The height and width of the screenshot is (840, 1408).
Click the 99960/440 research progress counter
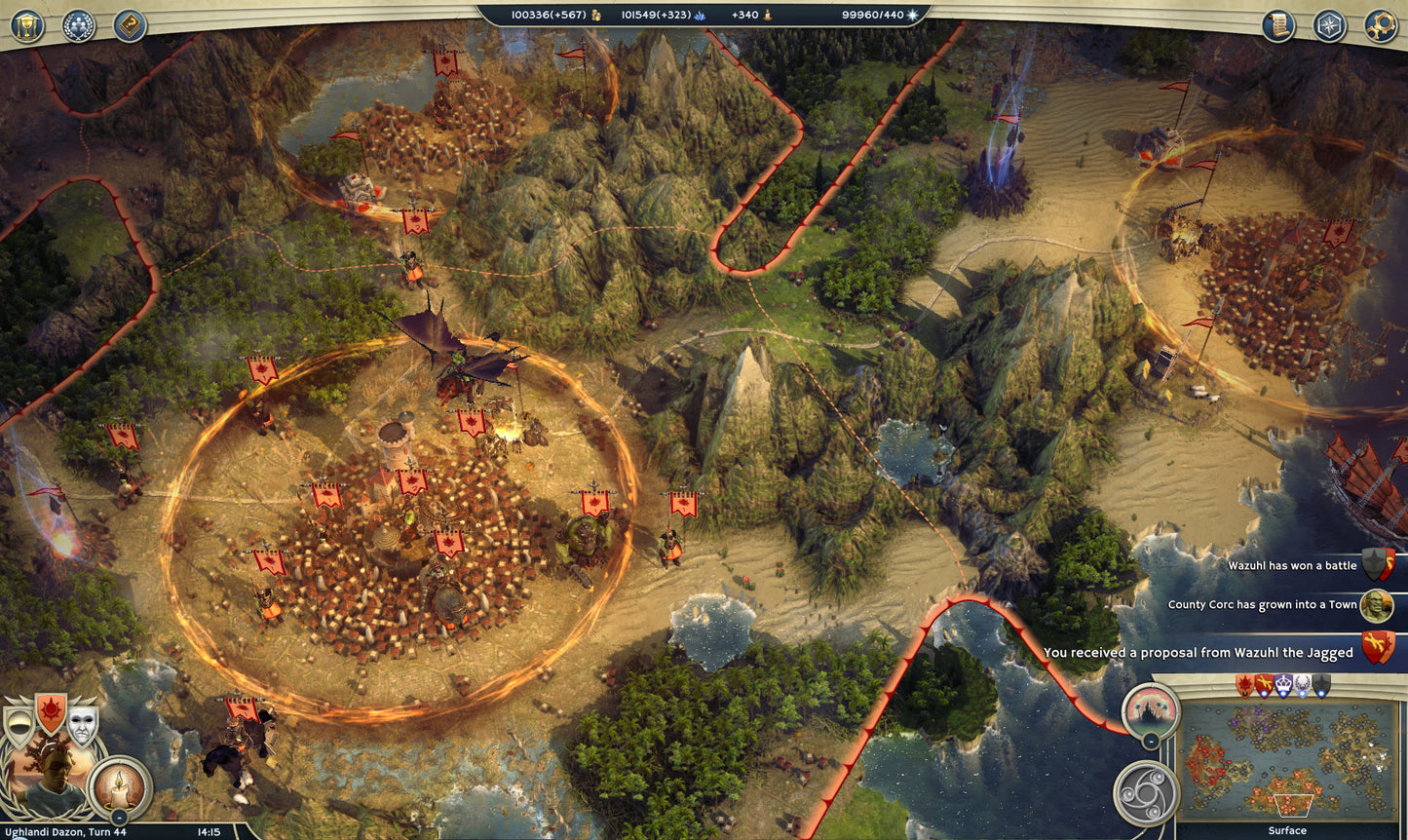point(871,15)
